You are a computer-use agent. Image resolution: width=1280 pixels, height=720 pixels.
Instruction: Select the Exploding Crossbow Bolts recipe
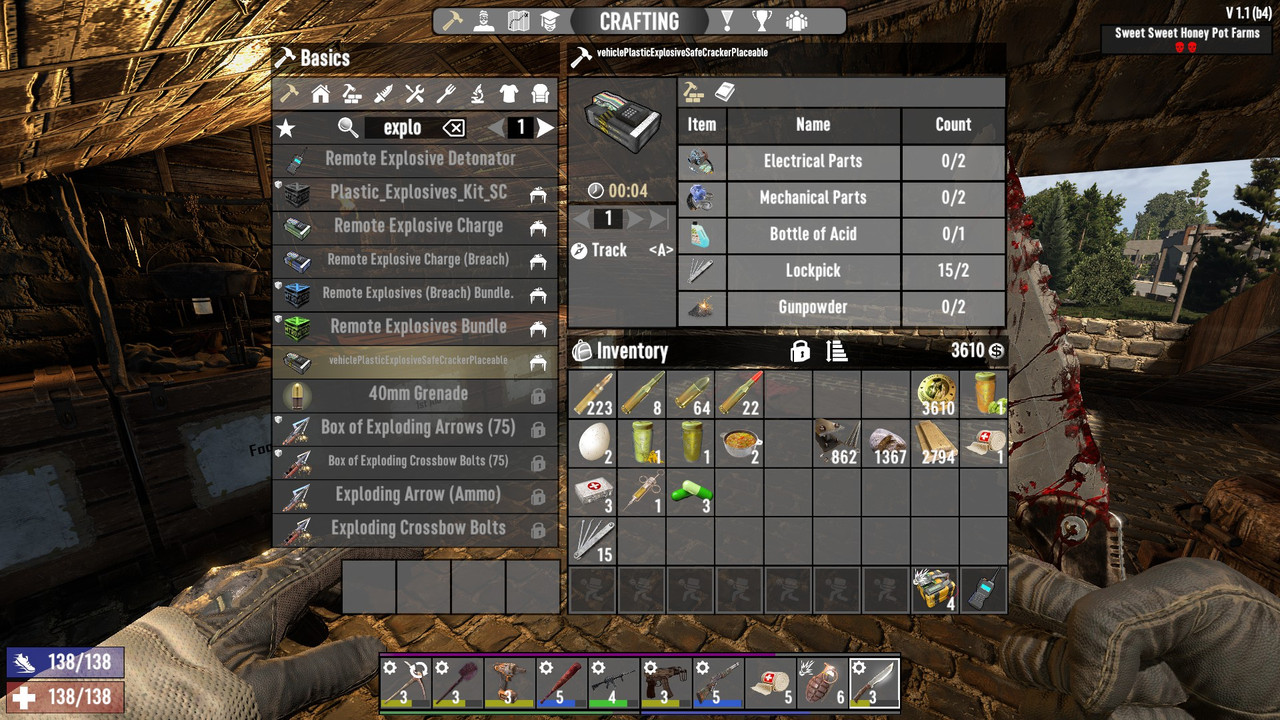tap(418, 528)
